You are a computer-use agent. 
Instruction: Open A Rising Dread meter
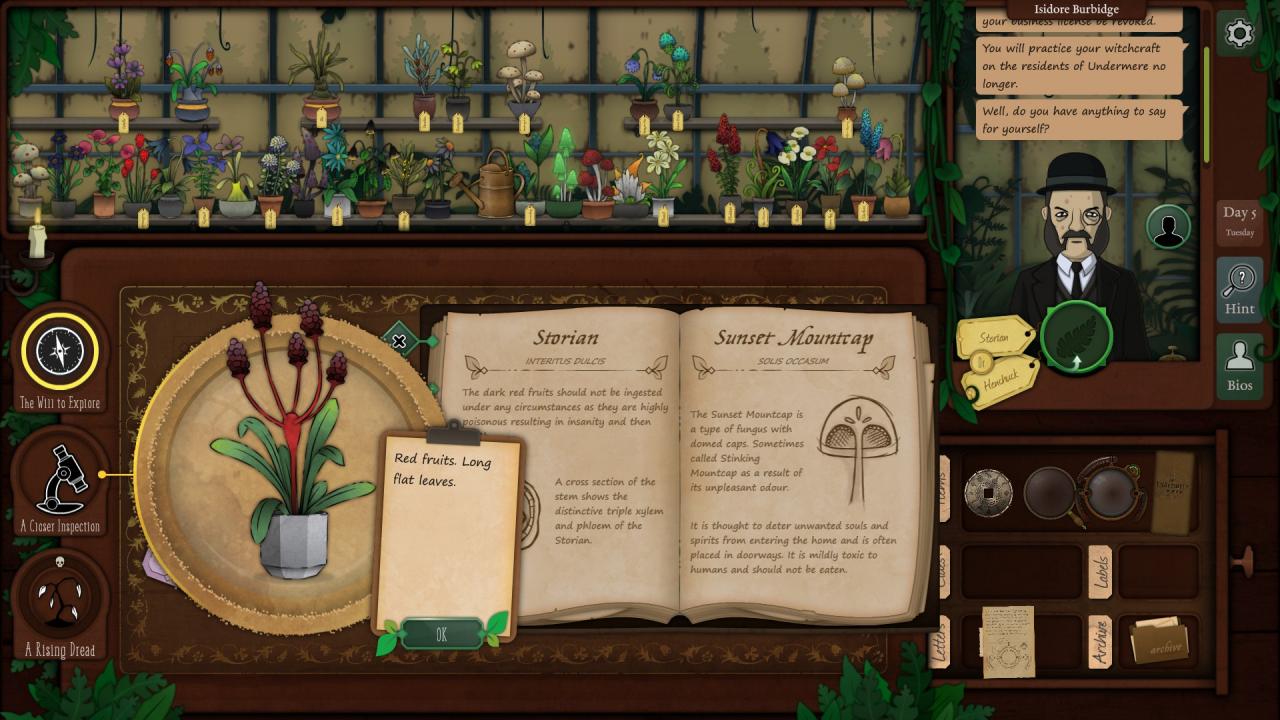[60, 598]
